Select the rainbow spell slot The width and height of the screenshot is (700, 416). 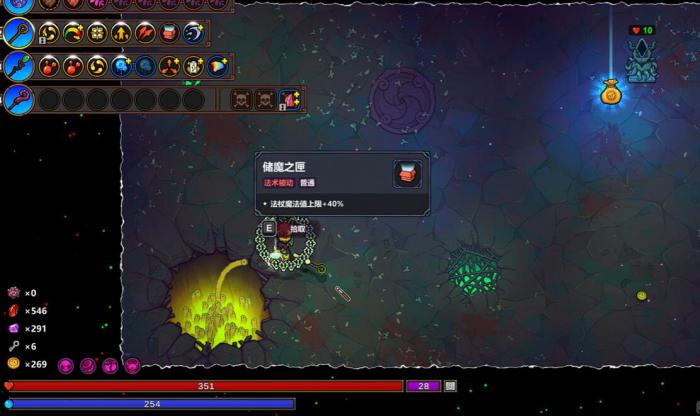click(x=217, y=67)
